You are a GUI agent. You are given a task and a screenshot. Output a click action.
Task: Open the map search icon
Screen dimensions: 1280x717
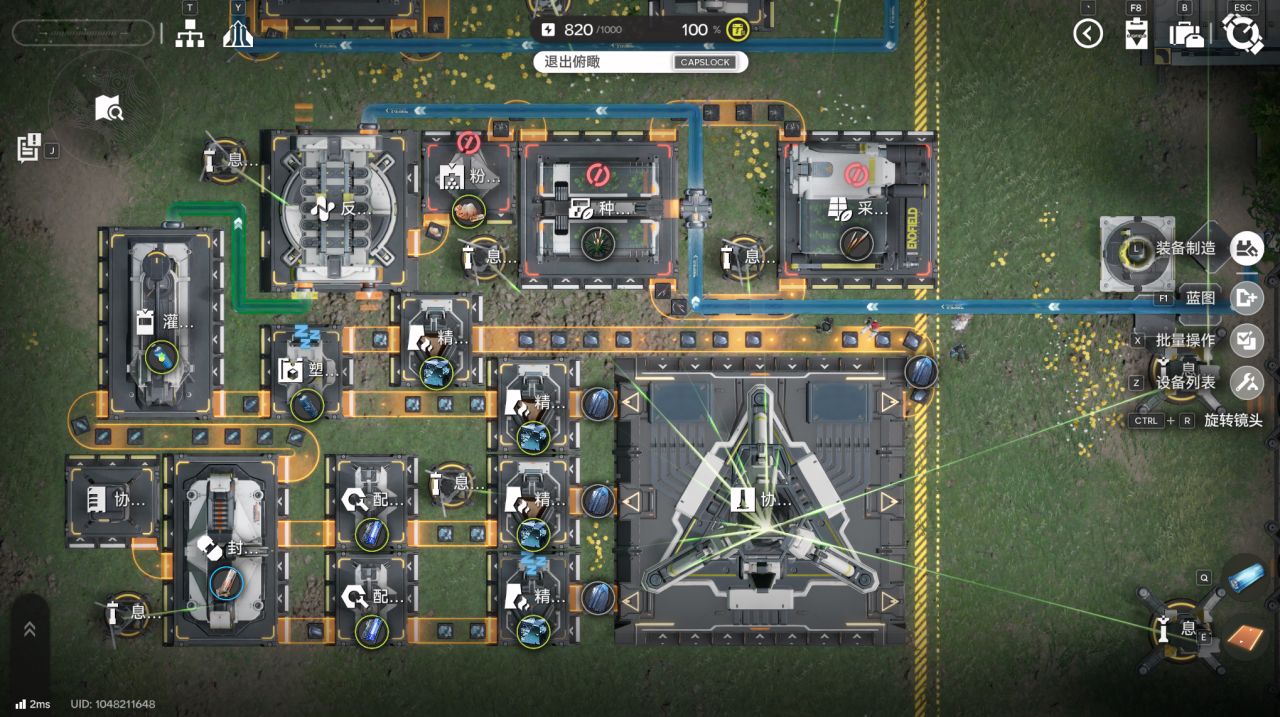pos(108,108)
